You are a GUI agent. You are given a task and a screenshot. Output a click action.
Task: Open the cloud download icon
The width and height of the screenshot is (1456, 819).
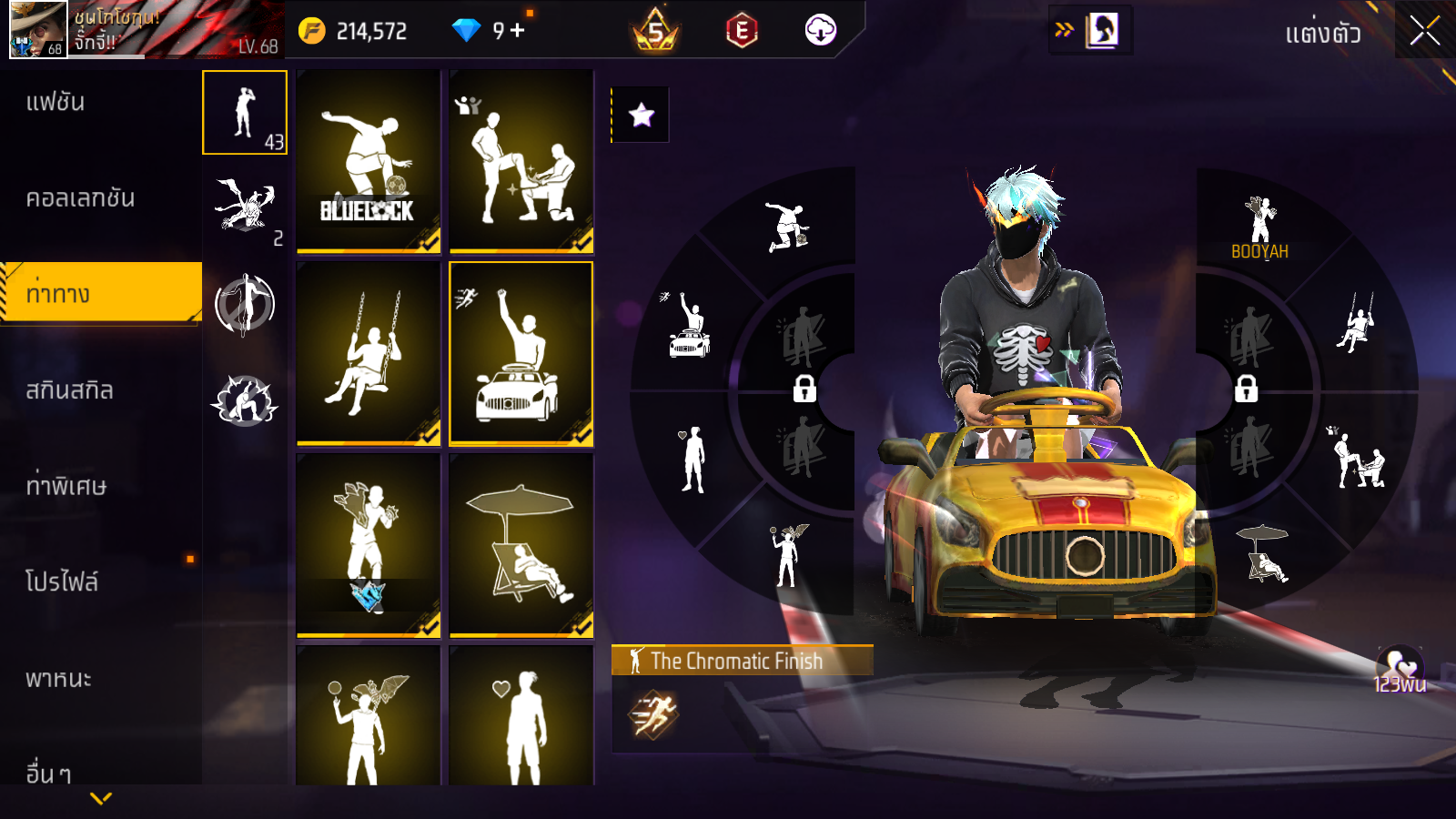pos(820,31)
